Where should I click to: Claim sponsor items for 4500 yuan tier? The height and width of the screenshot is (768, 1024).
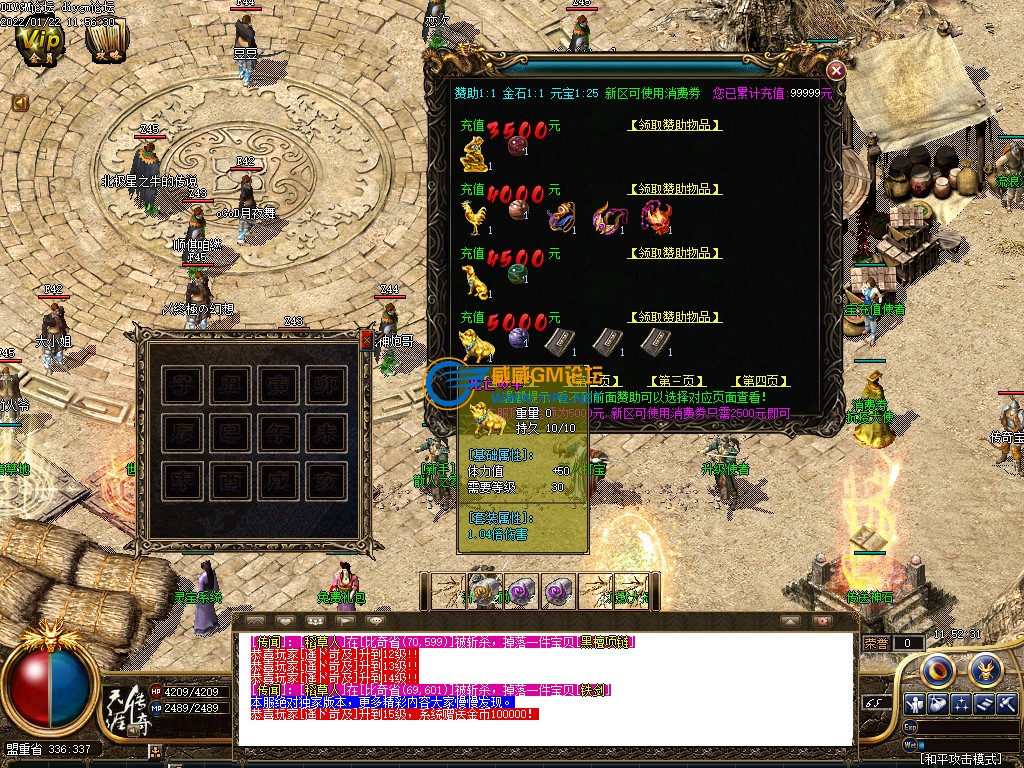[675, 254]
